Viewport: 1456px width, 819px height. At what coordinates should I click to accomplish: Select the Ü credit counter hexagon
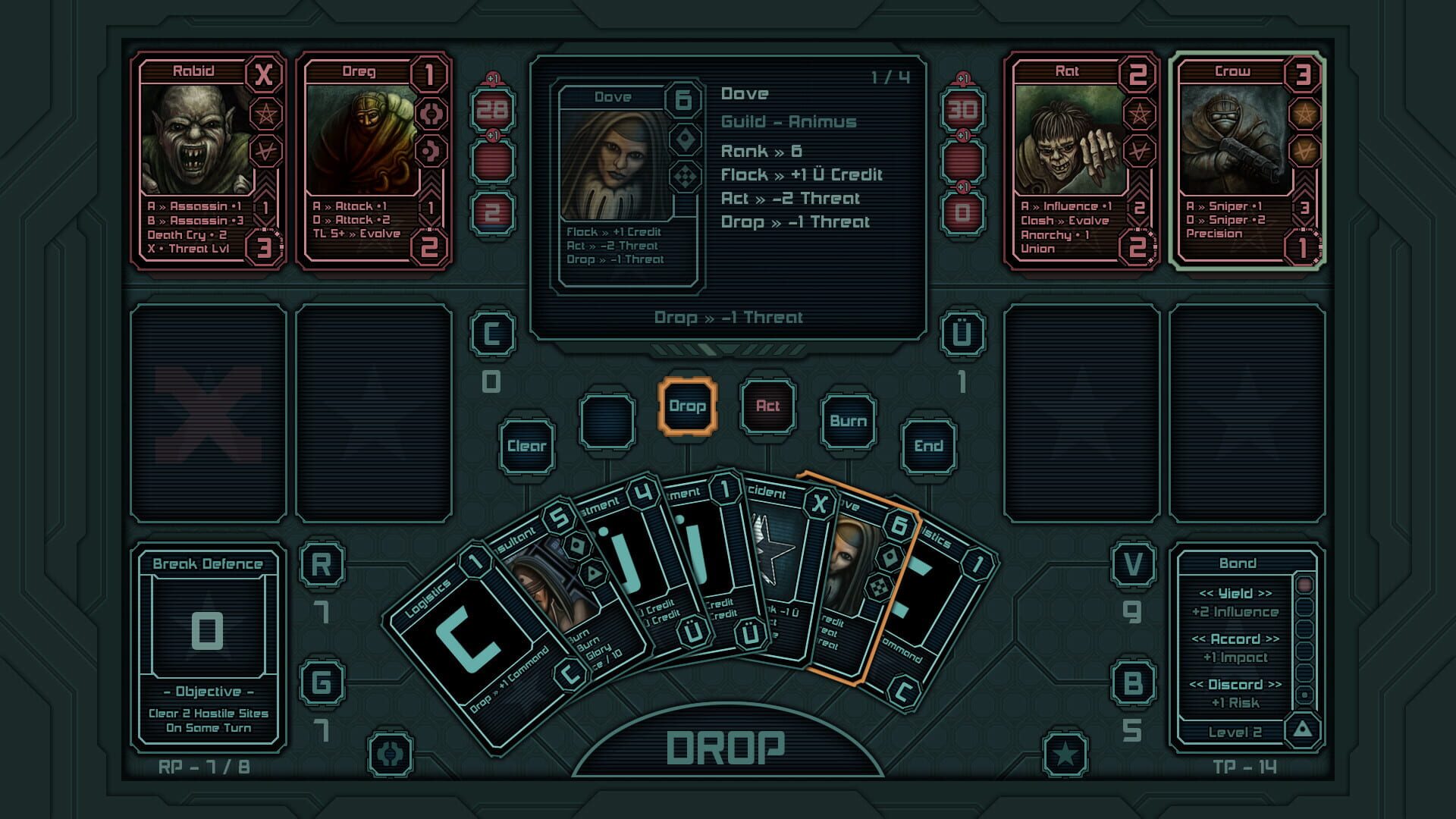(961, 331)
